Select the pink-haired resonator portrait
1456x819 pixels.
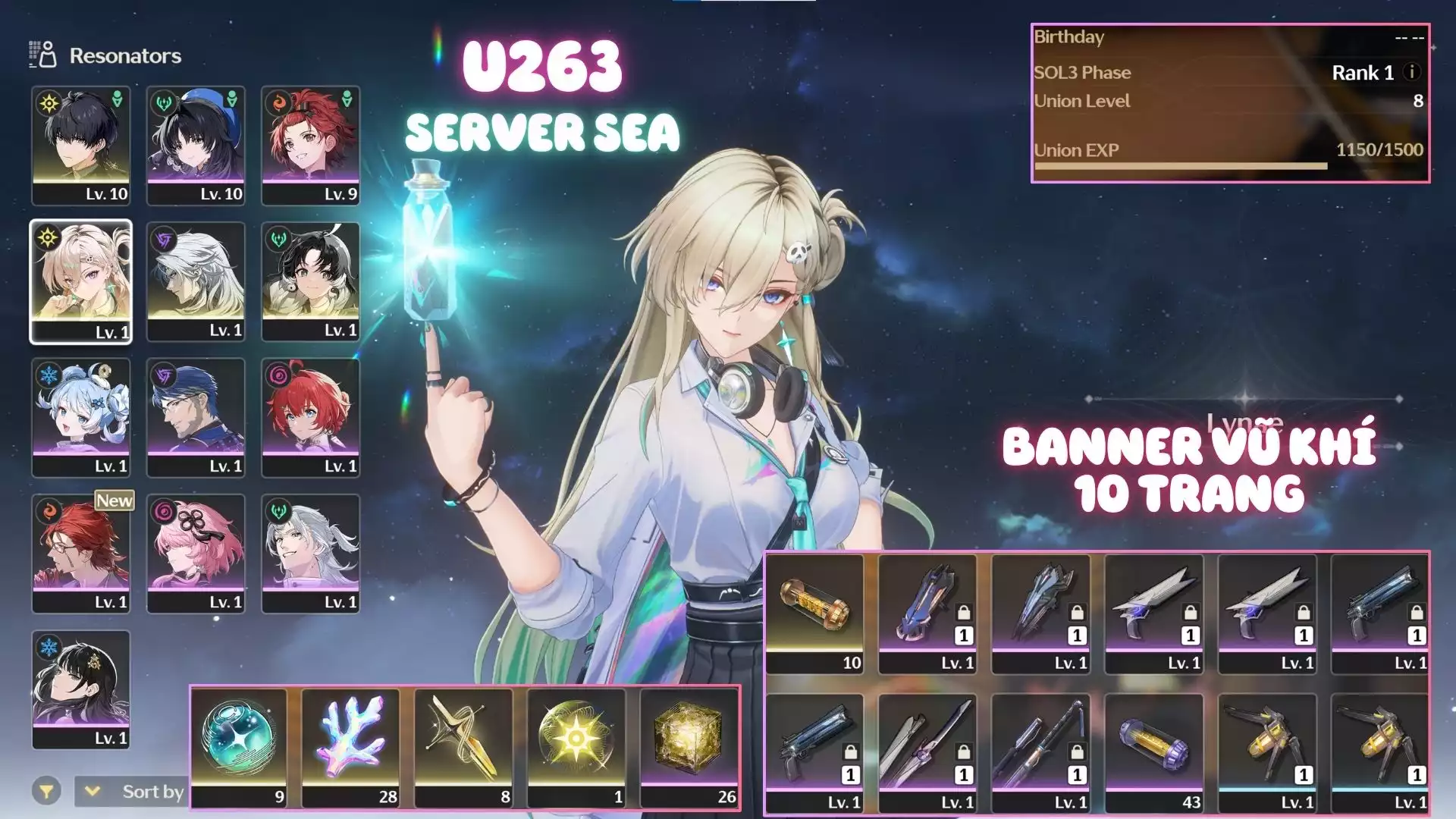pos(196,553)
